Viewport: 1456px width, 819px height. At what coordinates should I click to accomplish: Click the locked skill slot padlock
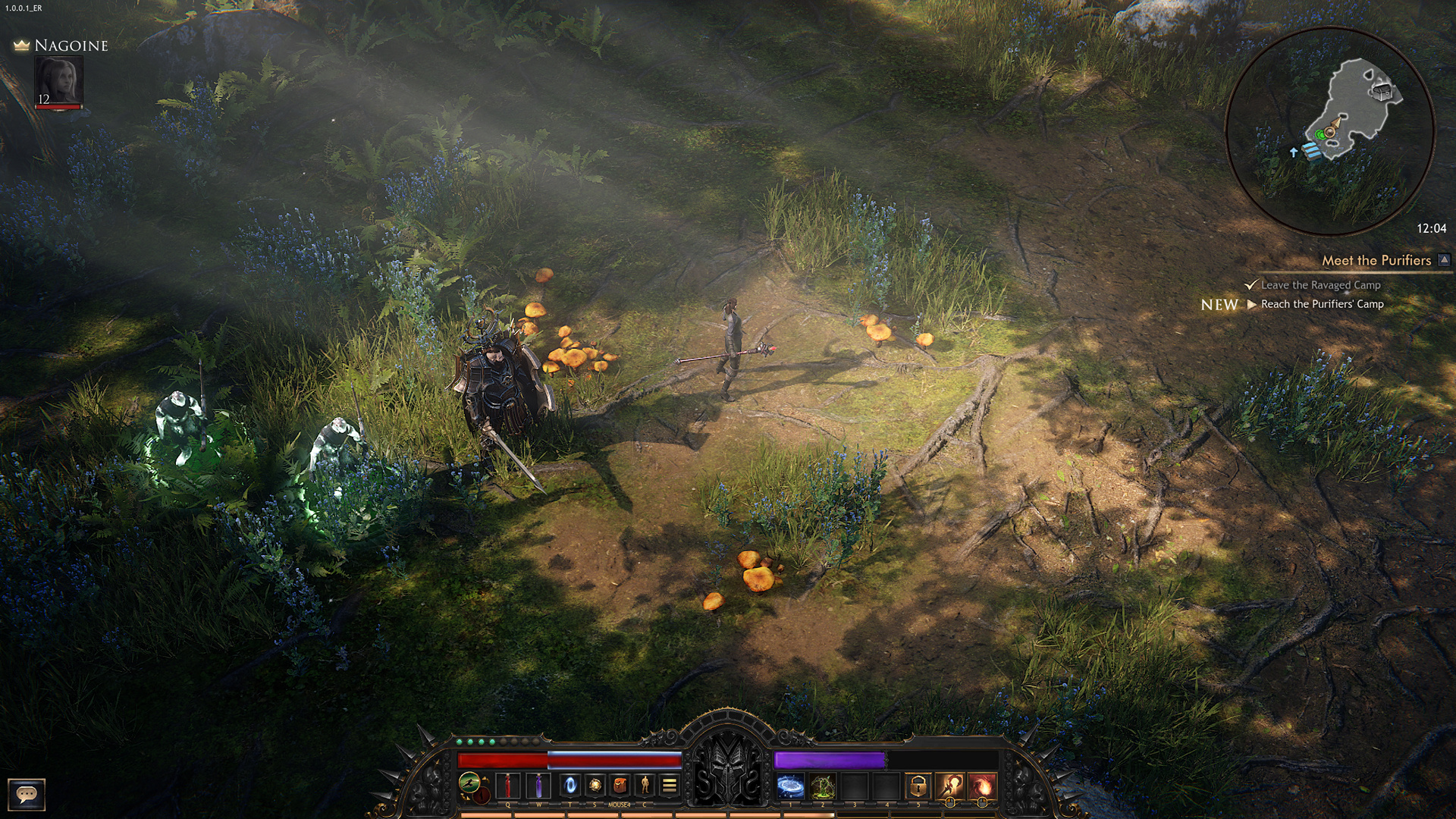pos(918,786)
